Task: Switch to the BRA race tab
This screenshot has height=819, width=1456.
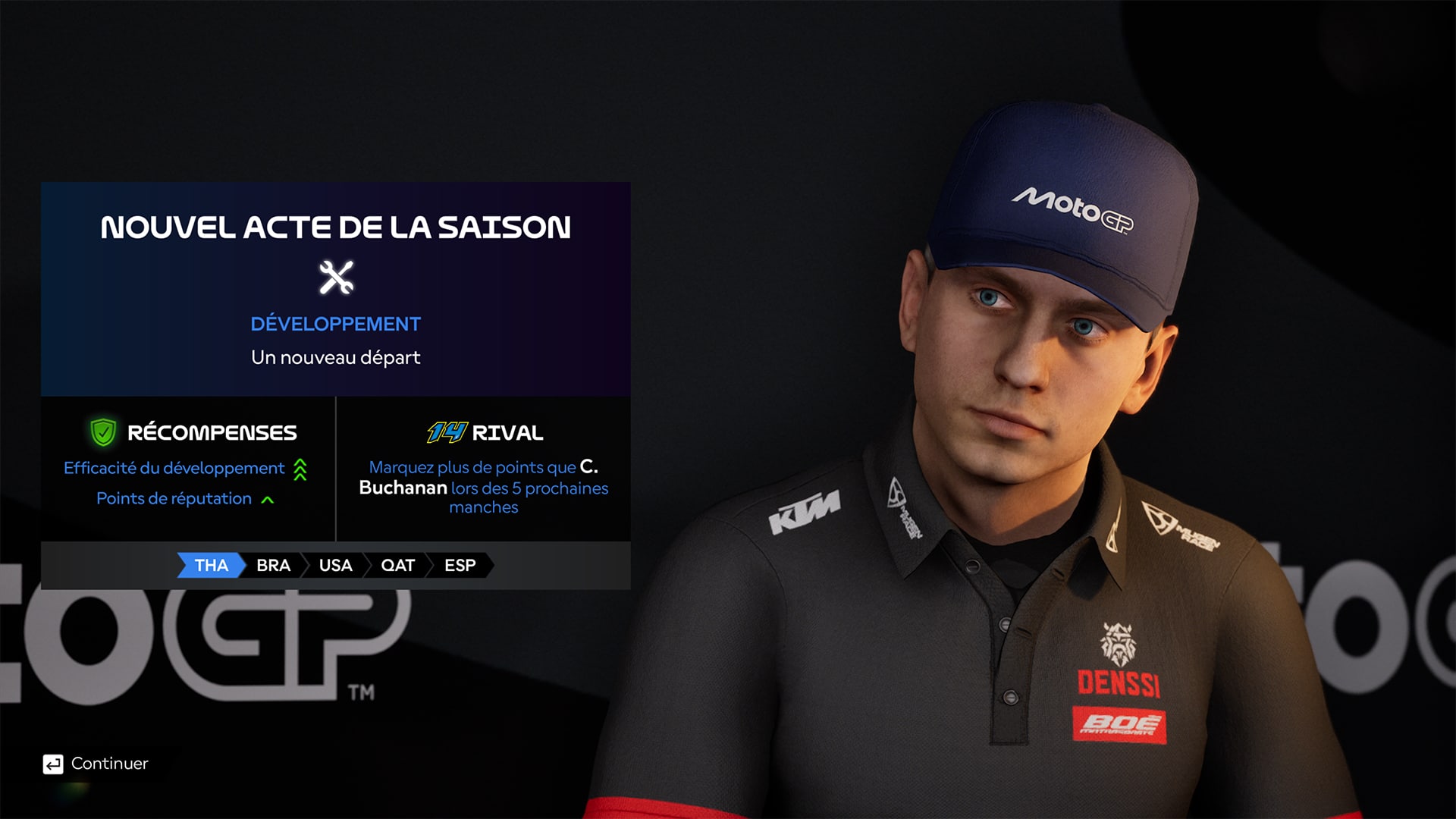Action: 275,565
